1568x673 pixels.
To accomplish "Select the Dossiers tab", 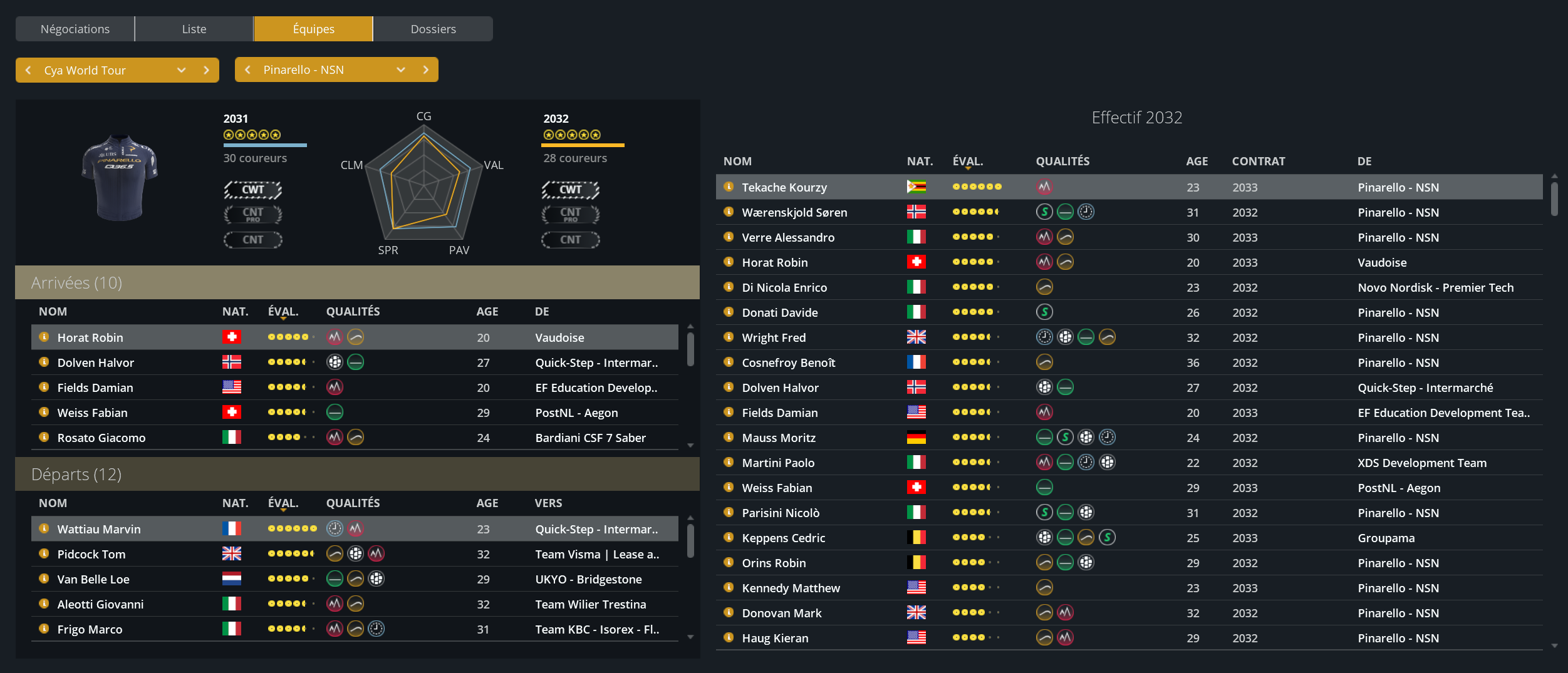I will [x=433, y=29].
